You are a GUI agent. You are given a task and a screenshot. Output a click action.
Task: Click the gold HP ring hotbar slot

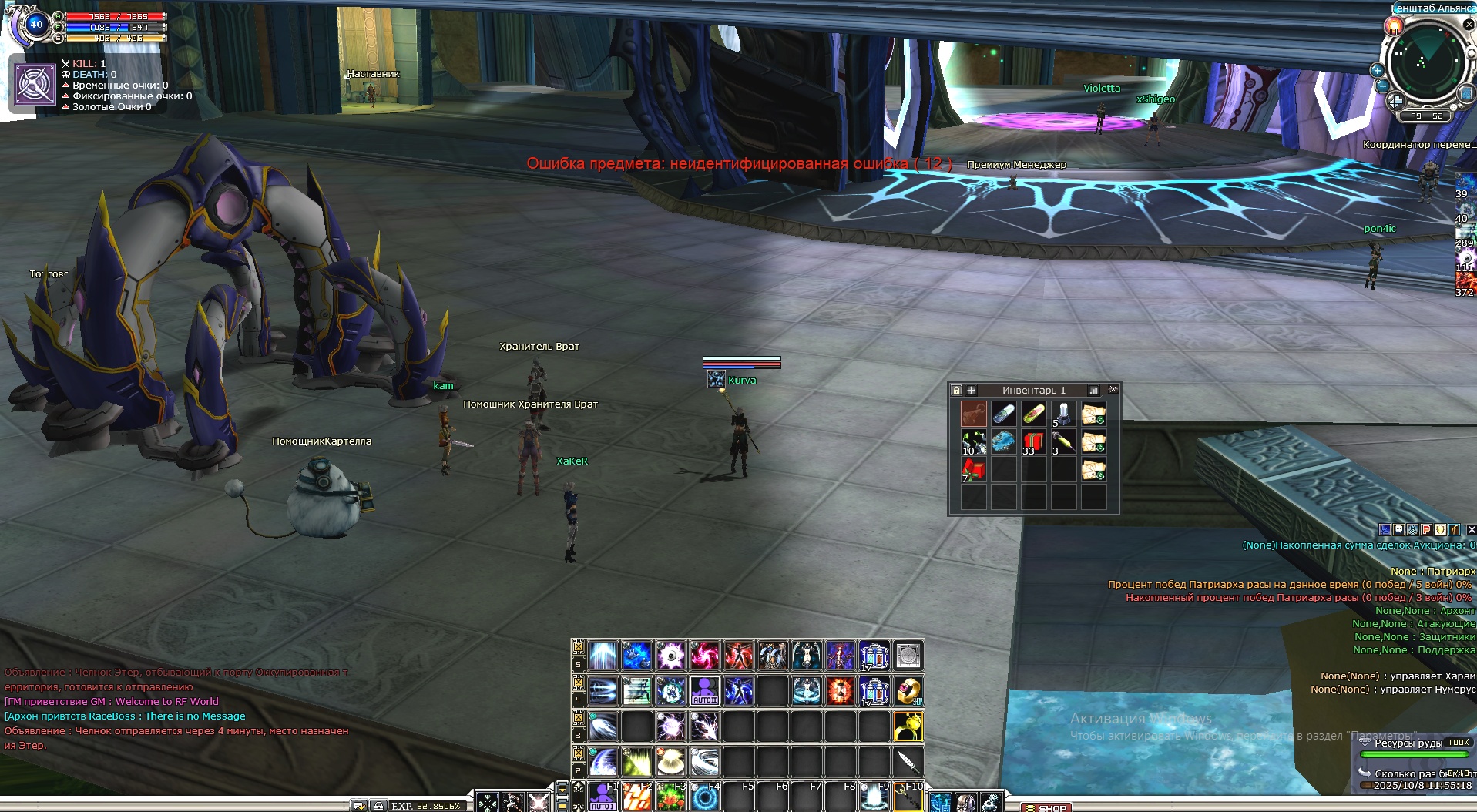tap(908, 691)
